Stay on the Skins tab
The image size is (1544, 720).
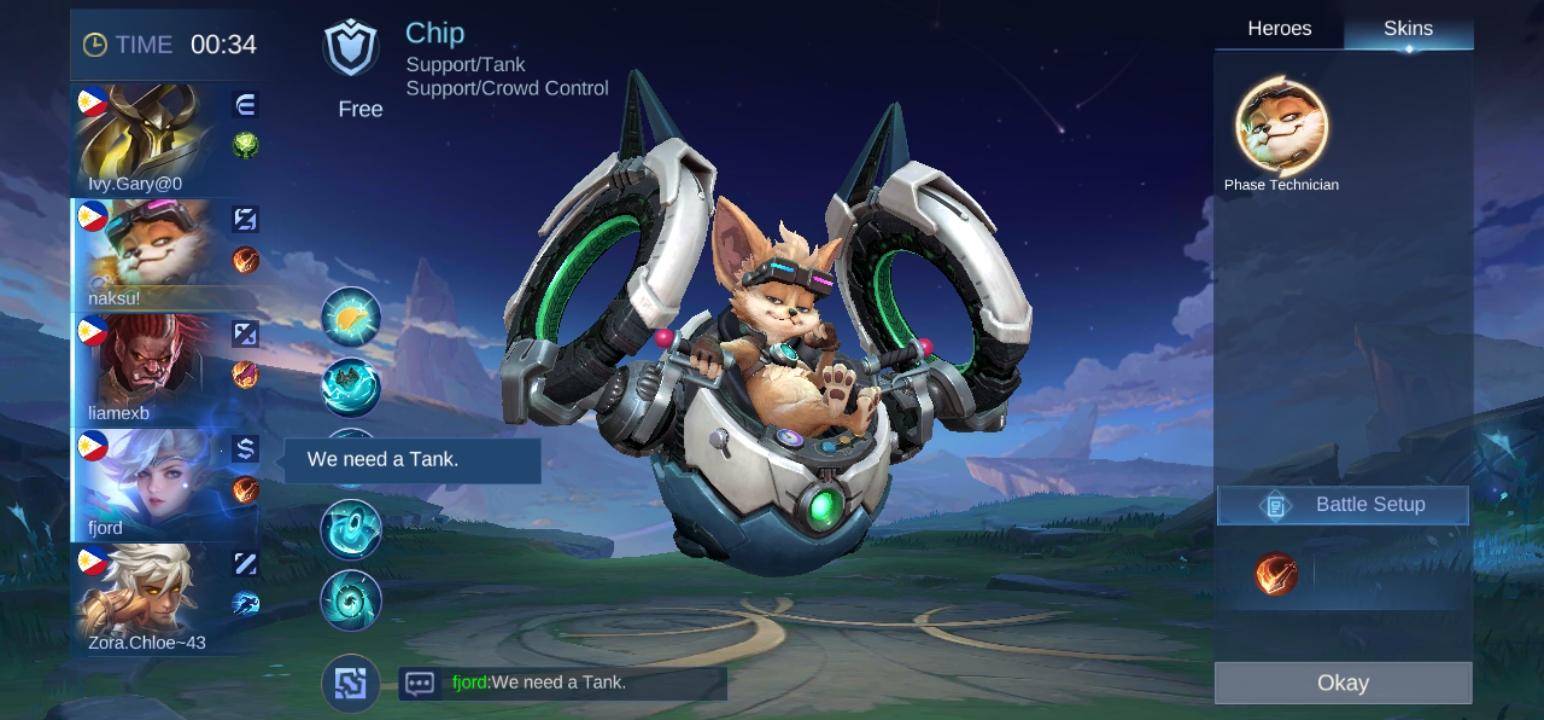click(x=1408, y=29)
